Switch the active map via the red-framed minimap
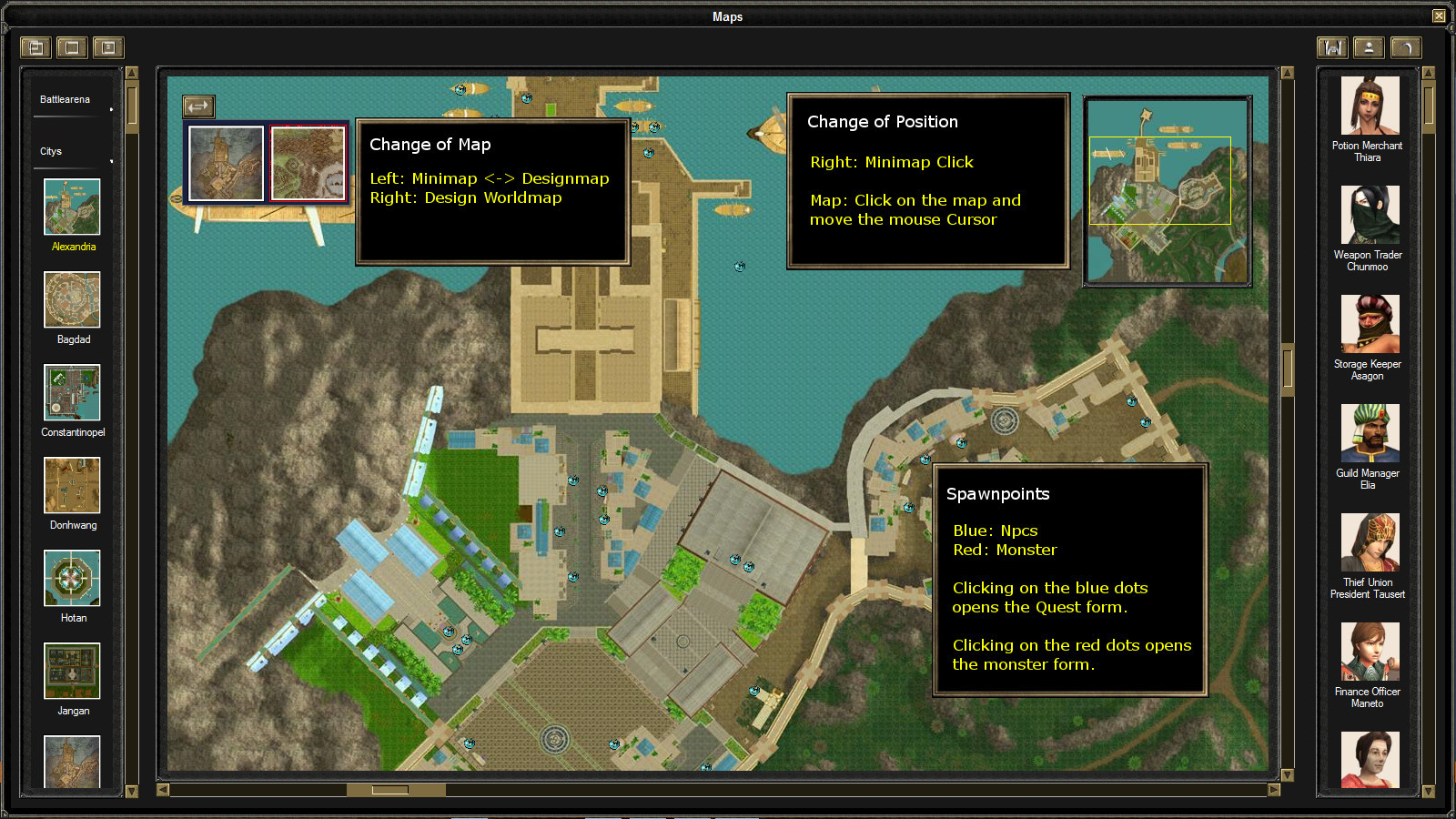 pos(308,164)
